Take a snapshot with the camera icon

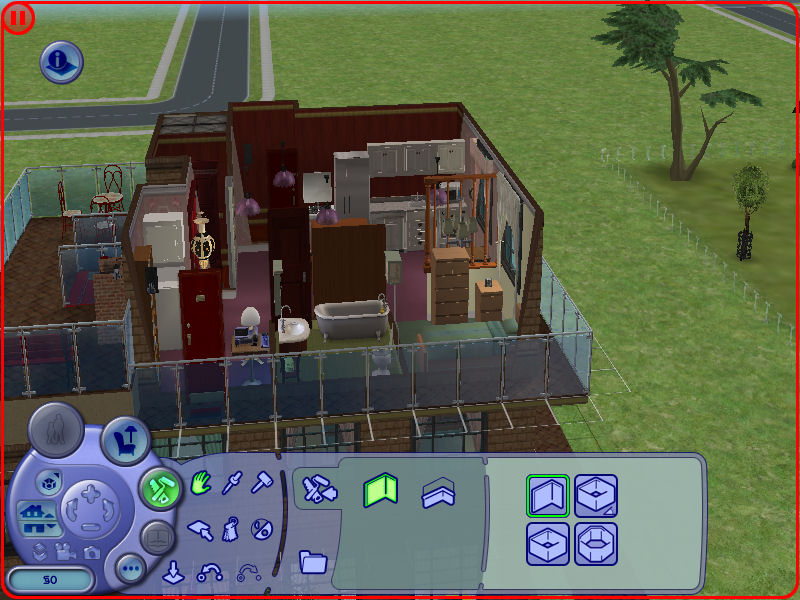[91, 551]
